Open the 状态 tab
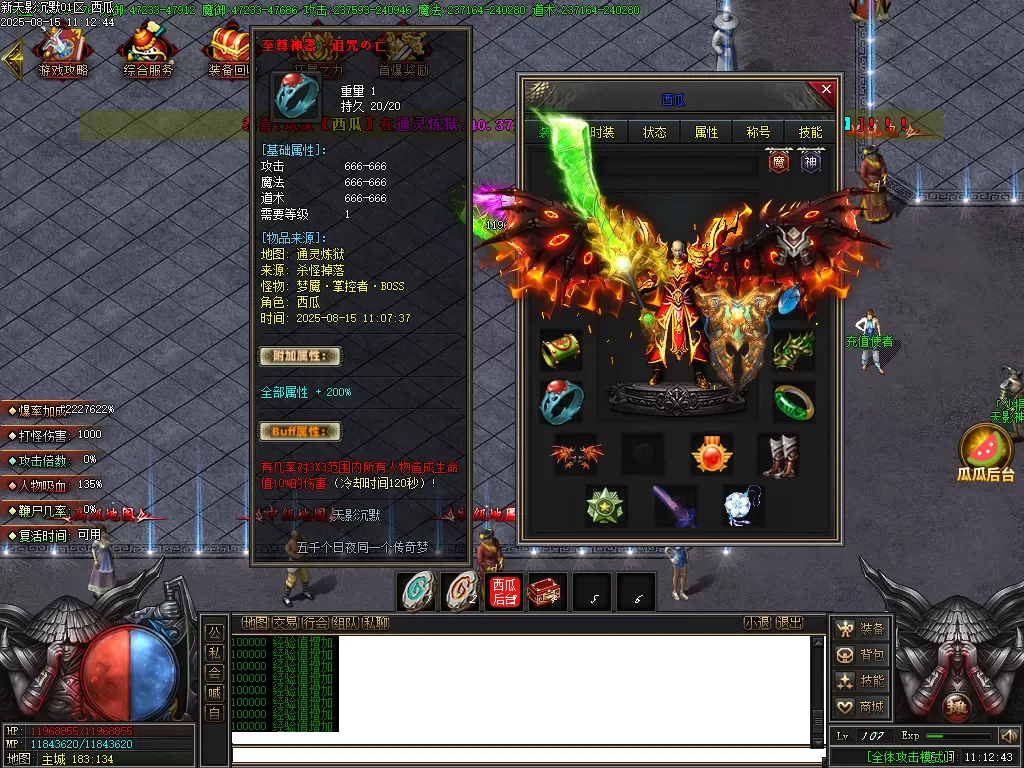The width and height of the screenshot is (1024, 768). [x=655, y=132]
